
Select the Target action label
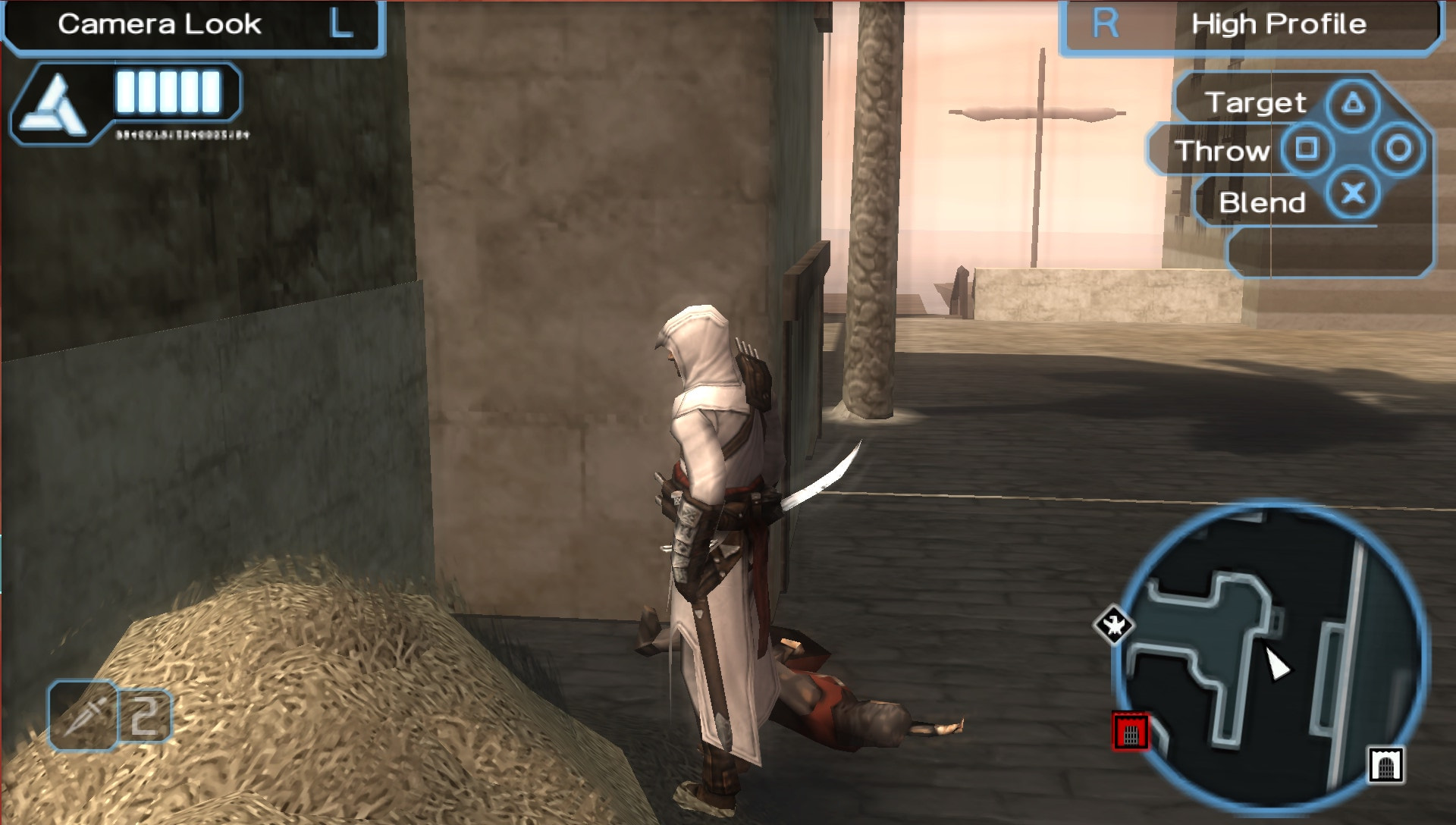click(x=1258, y=101)
